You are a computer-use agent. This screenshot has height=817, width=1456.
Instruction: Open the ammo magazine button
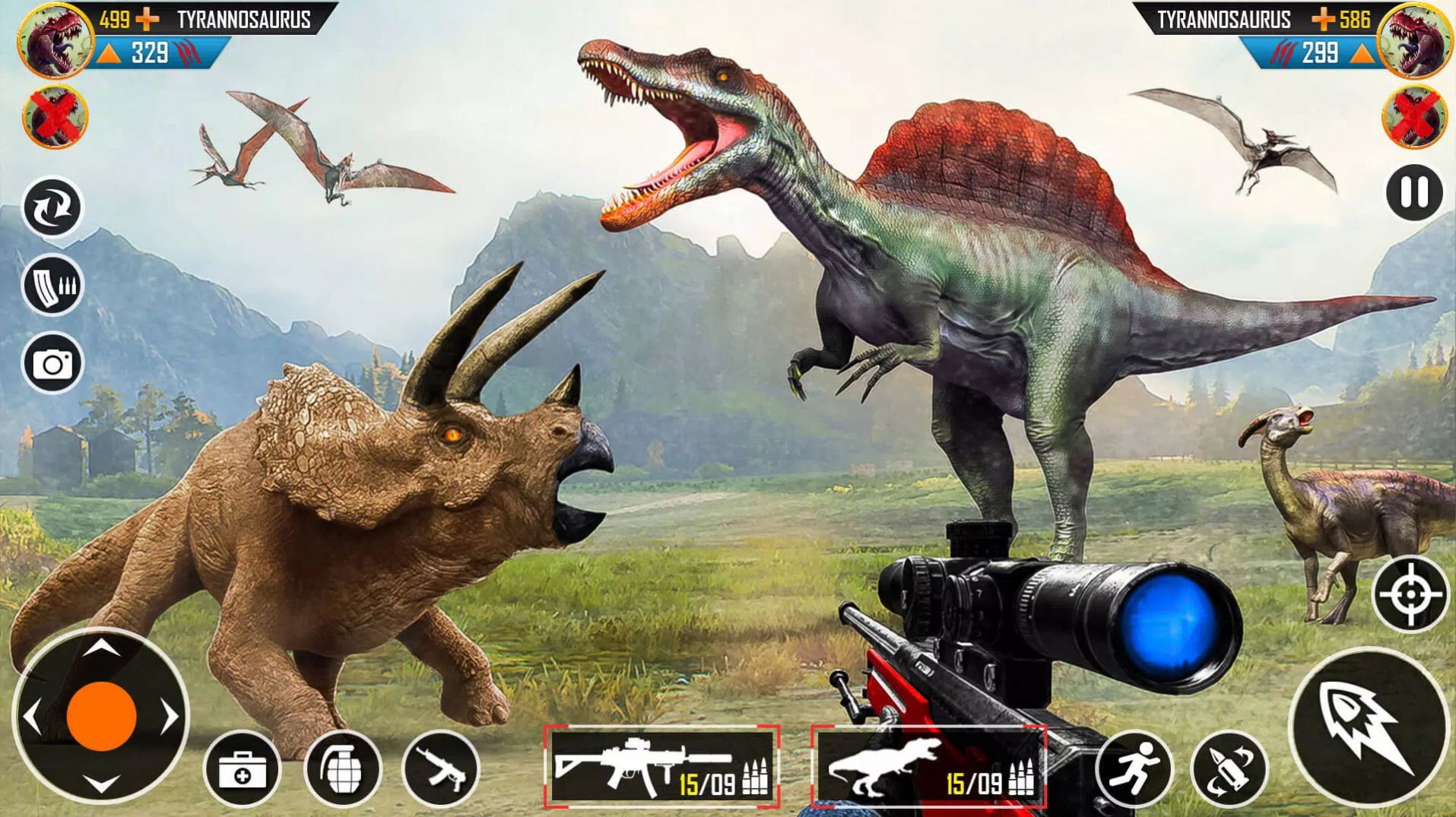[52, 285]
